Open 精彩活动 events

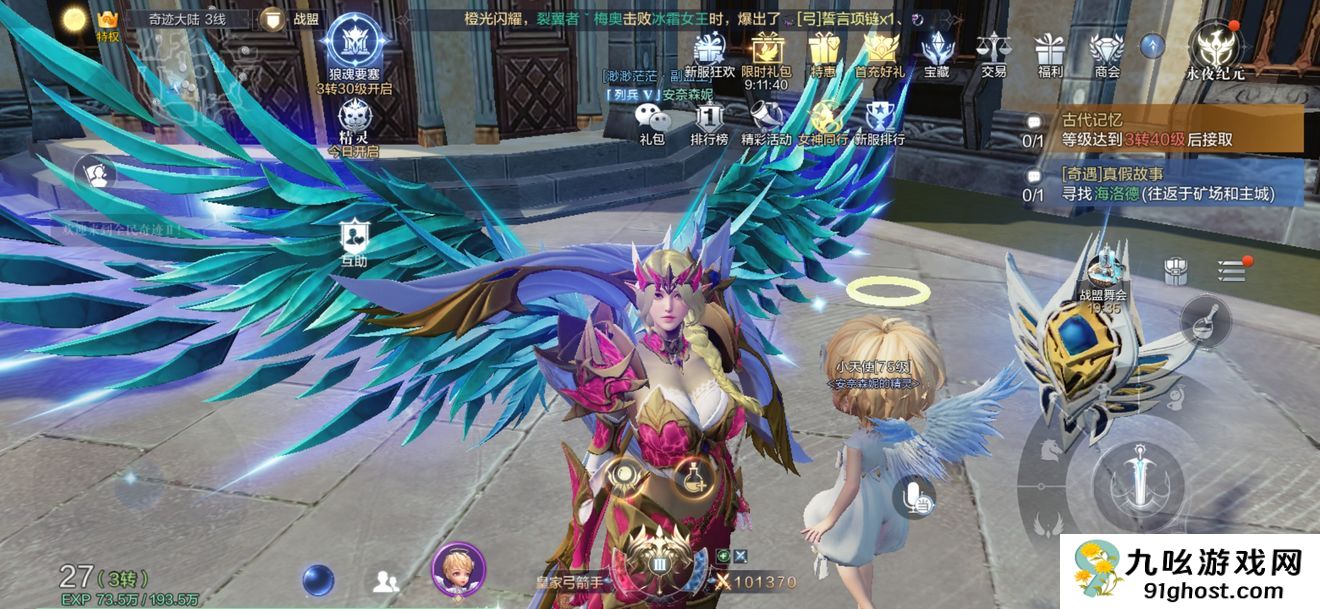tap(766, 122)
